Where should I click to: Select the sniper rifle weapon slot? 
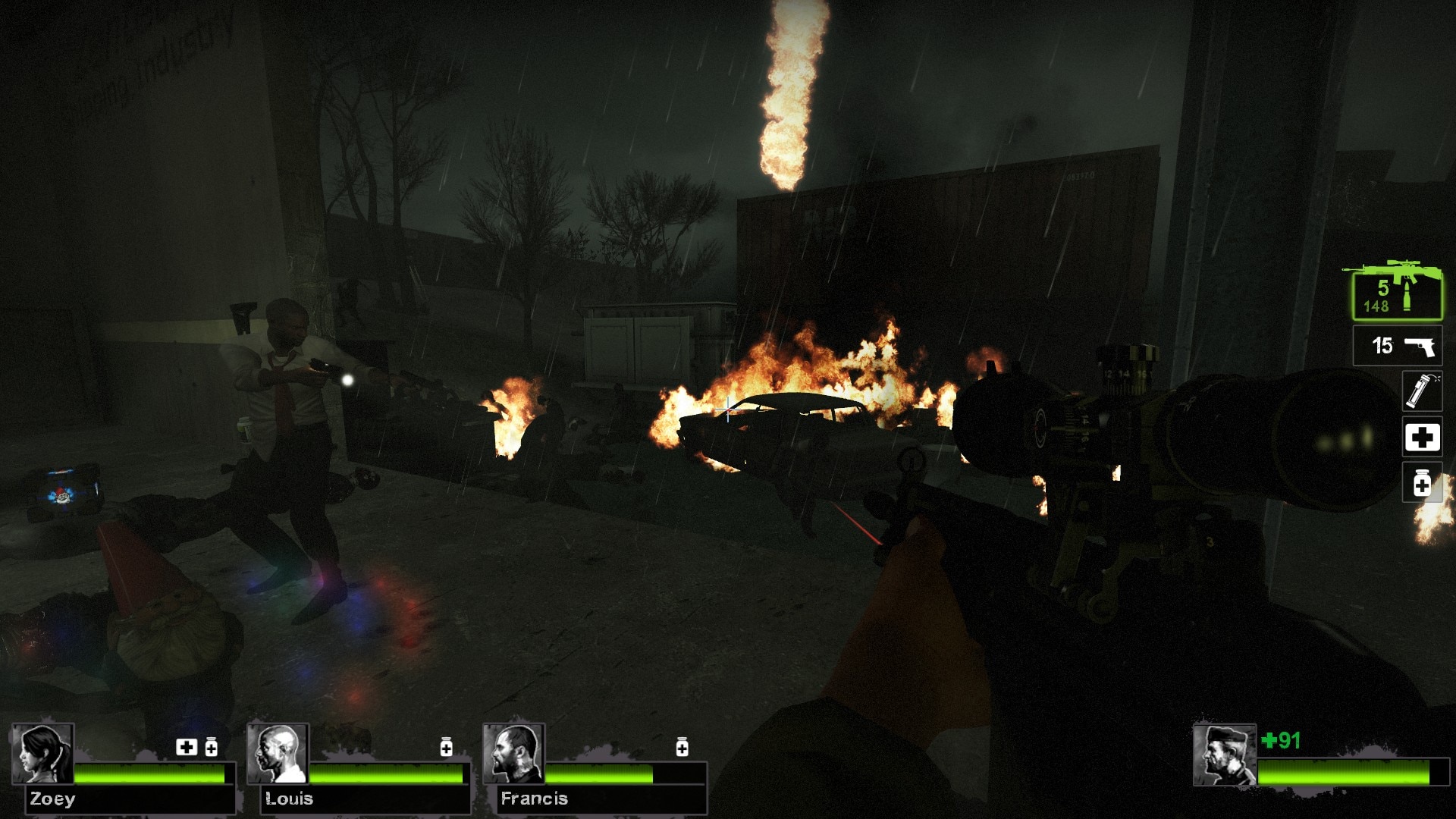click(1397, 293)
